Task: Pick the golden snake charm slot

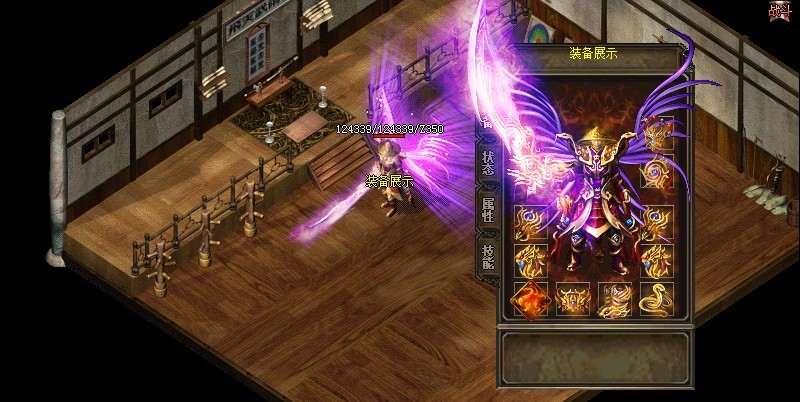Action: click(656, 298)
